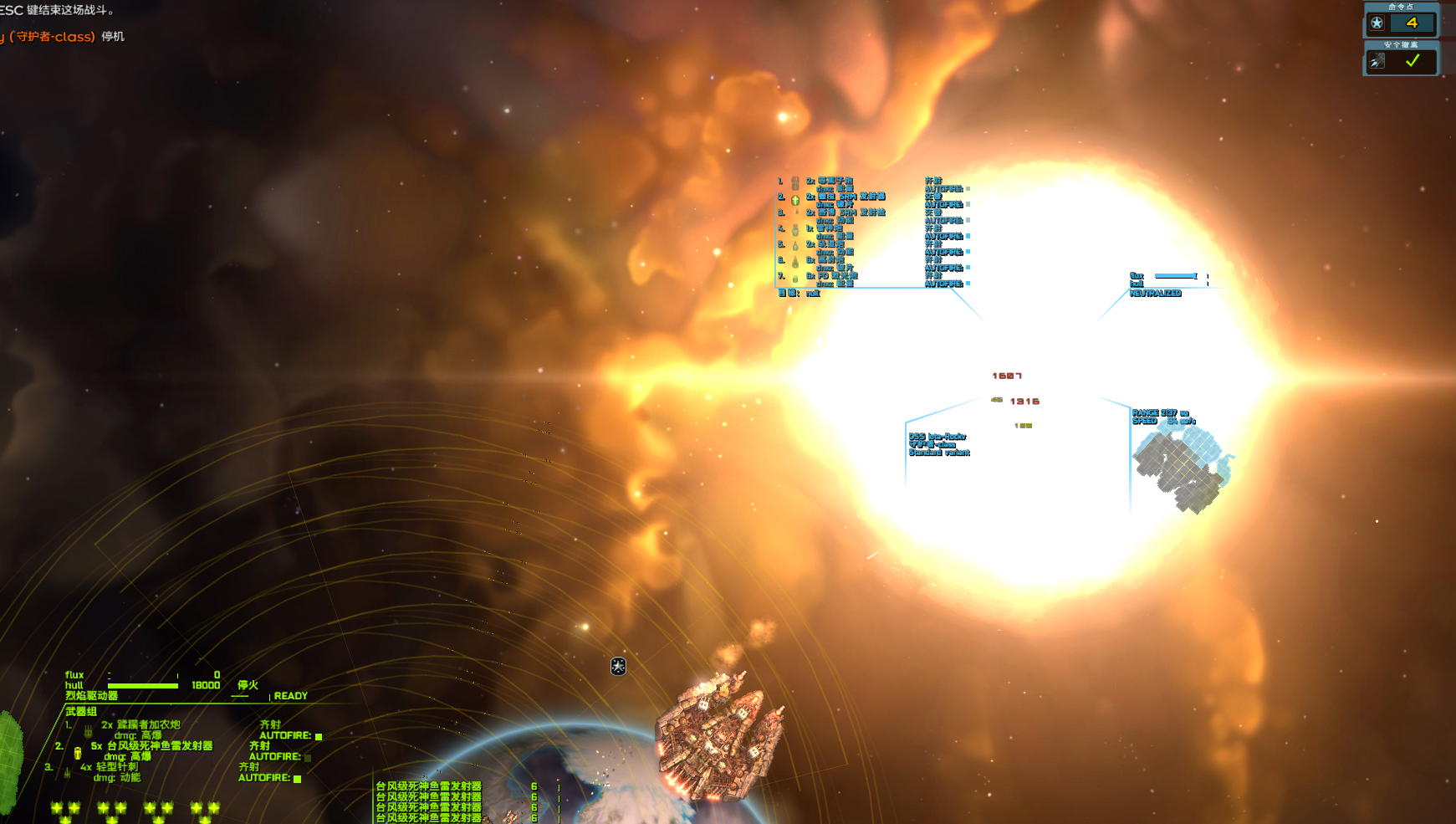
Task: Toggle autofire for the Light Needler group
Action: (297, 779)
